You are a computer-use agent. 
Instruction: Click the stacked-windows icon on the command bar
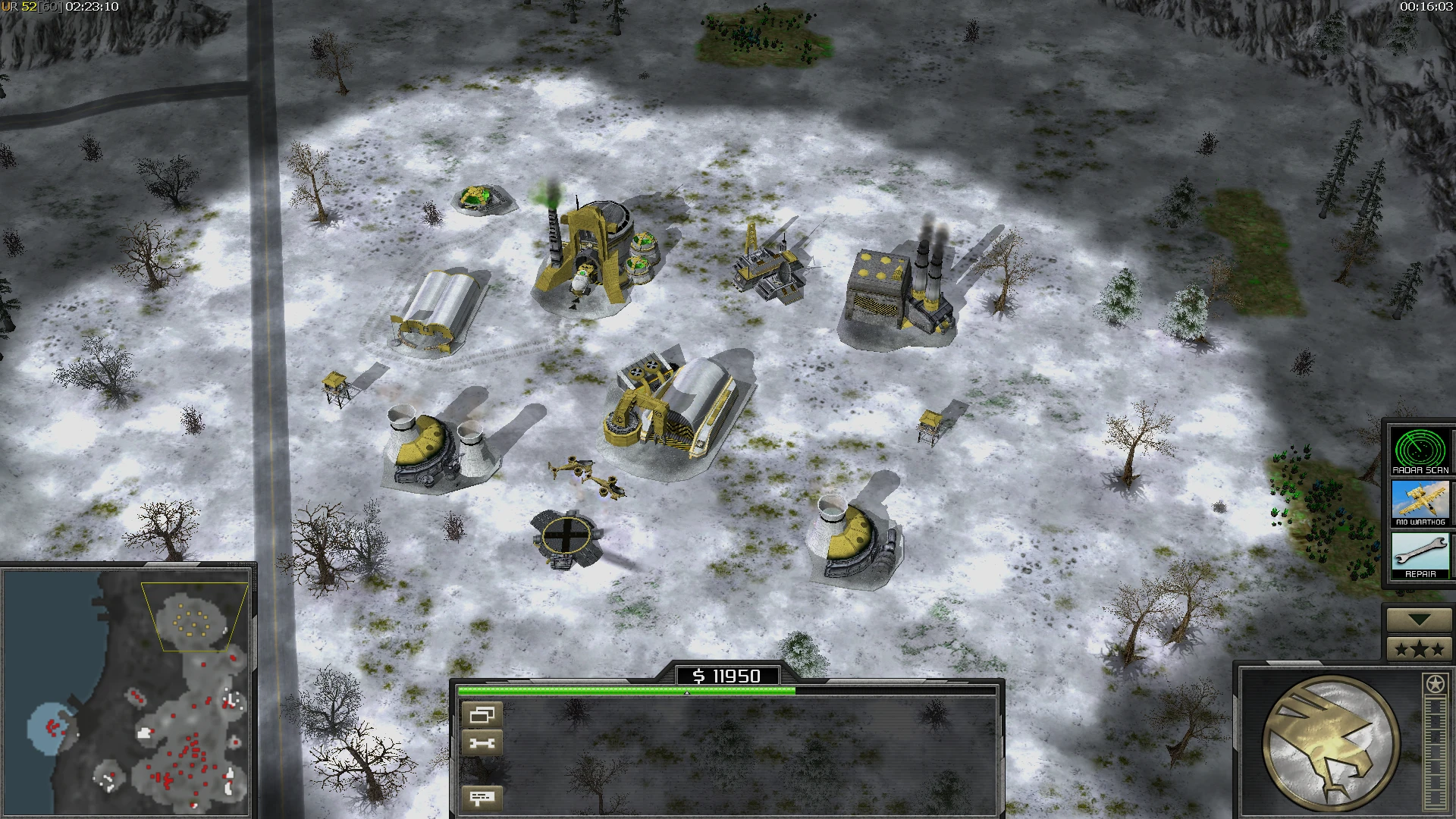tap(484, 714)
